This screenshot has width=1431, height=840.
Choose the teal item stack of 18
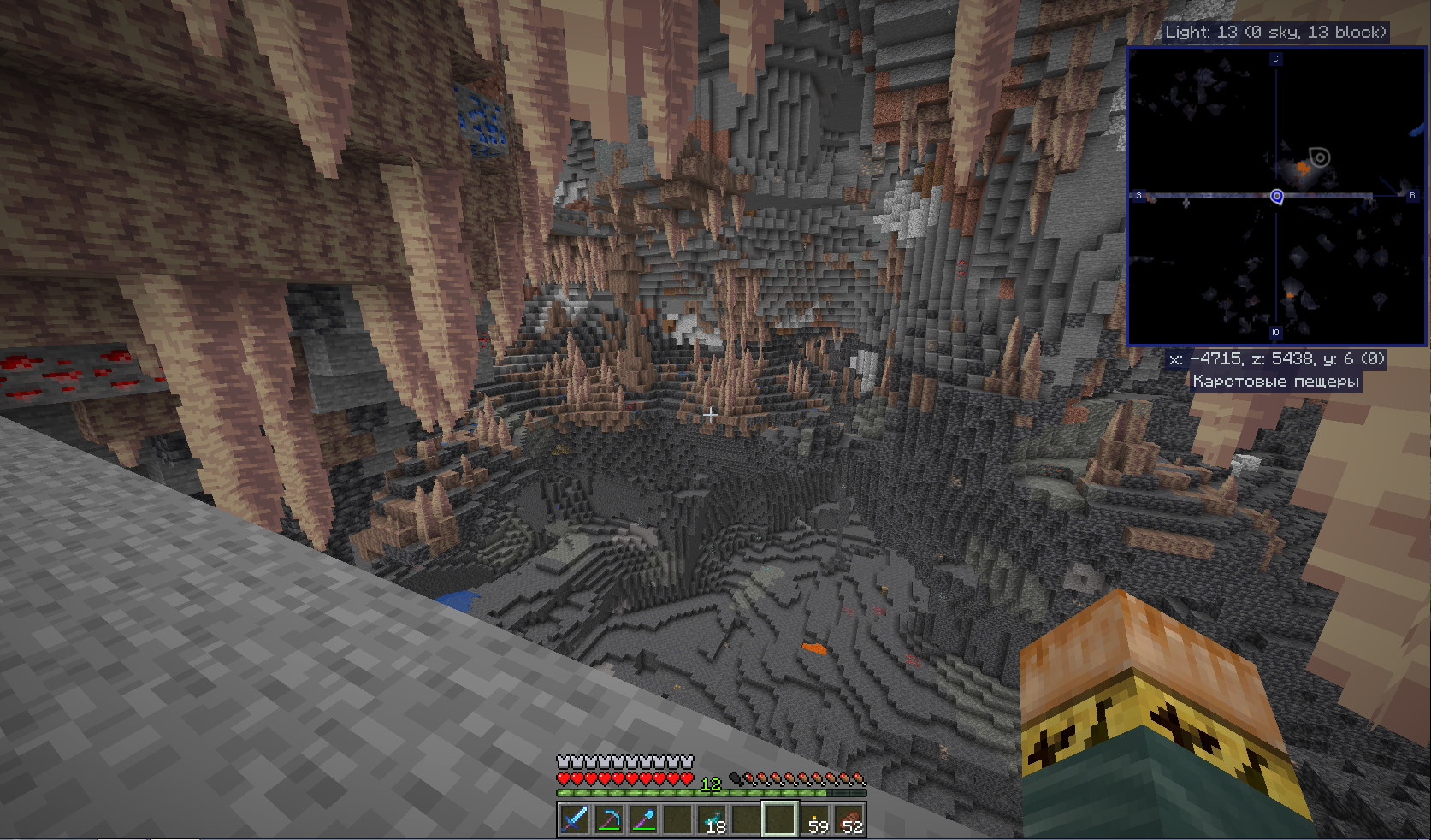pos(711,819)
